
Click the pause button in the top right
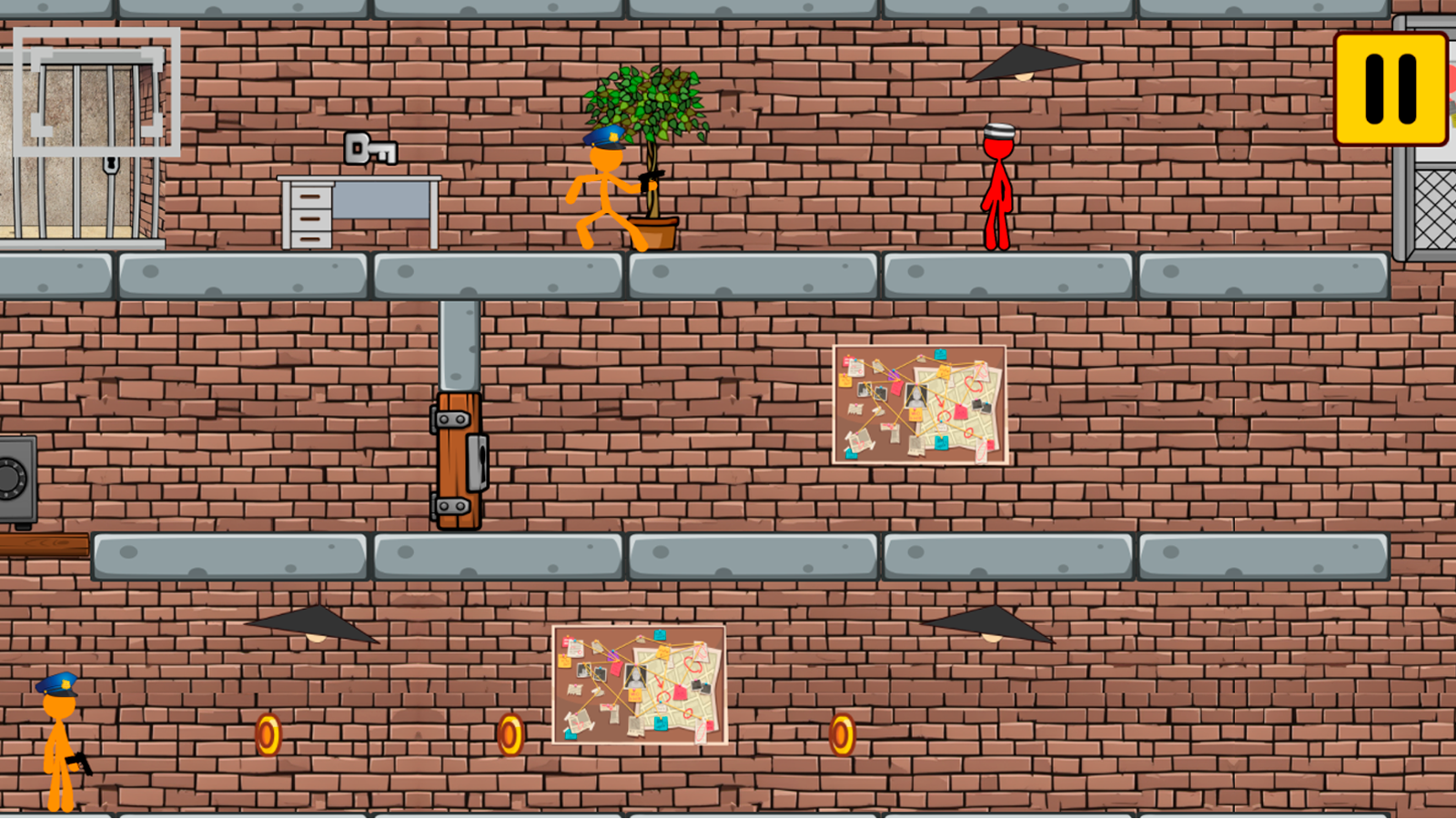(1390, 90)
